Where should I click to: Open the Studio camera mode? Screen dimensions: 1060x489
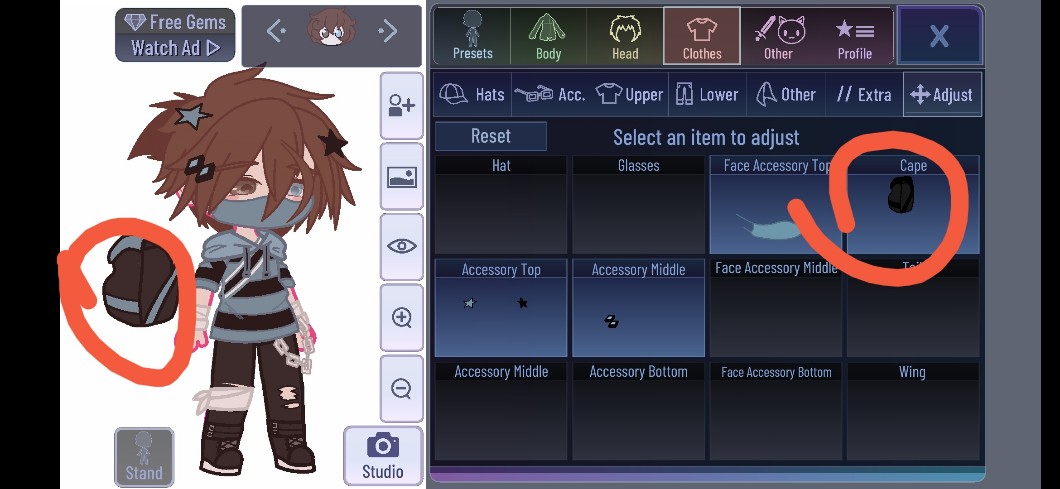tap(382, 455)
